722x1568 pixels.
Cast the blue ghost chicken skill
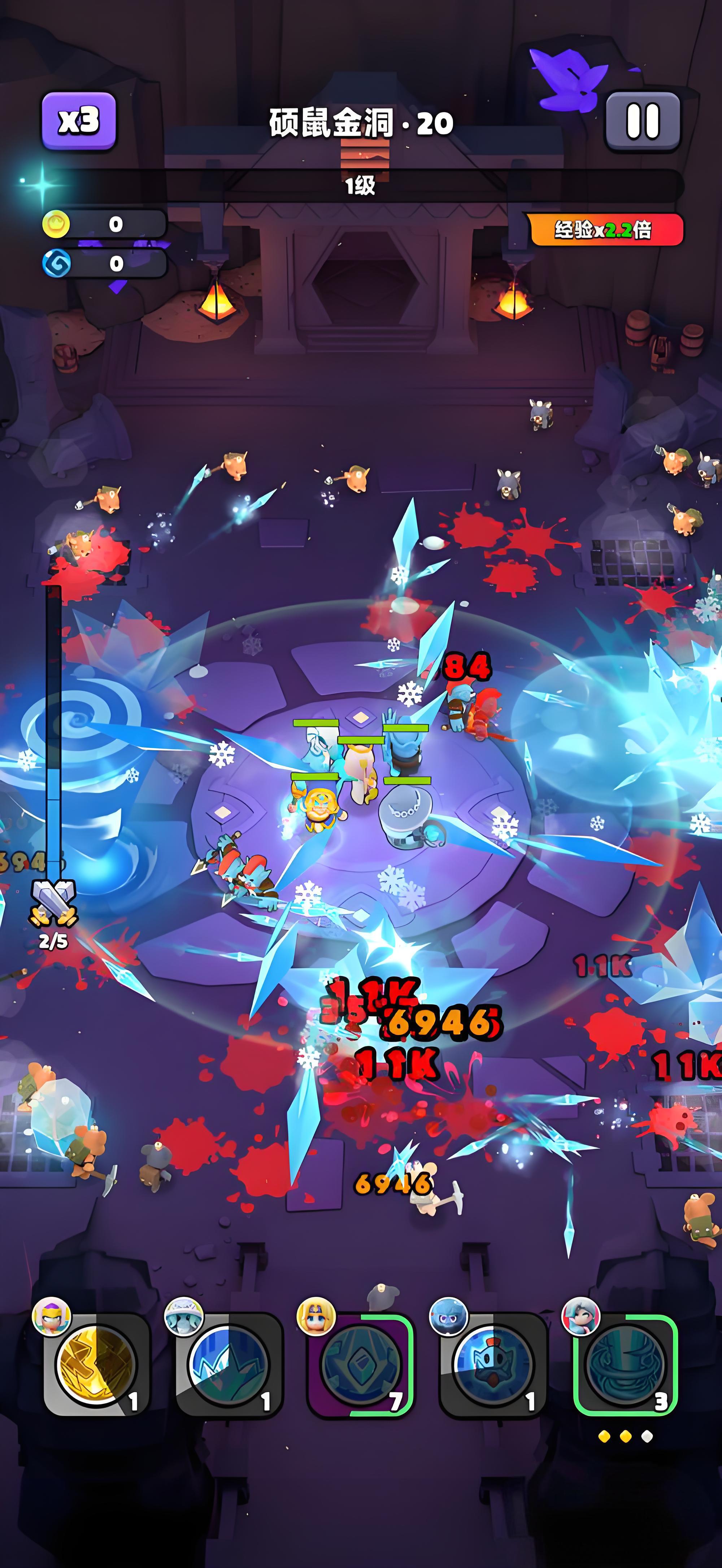click(492, 1366)
